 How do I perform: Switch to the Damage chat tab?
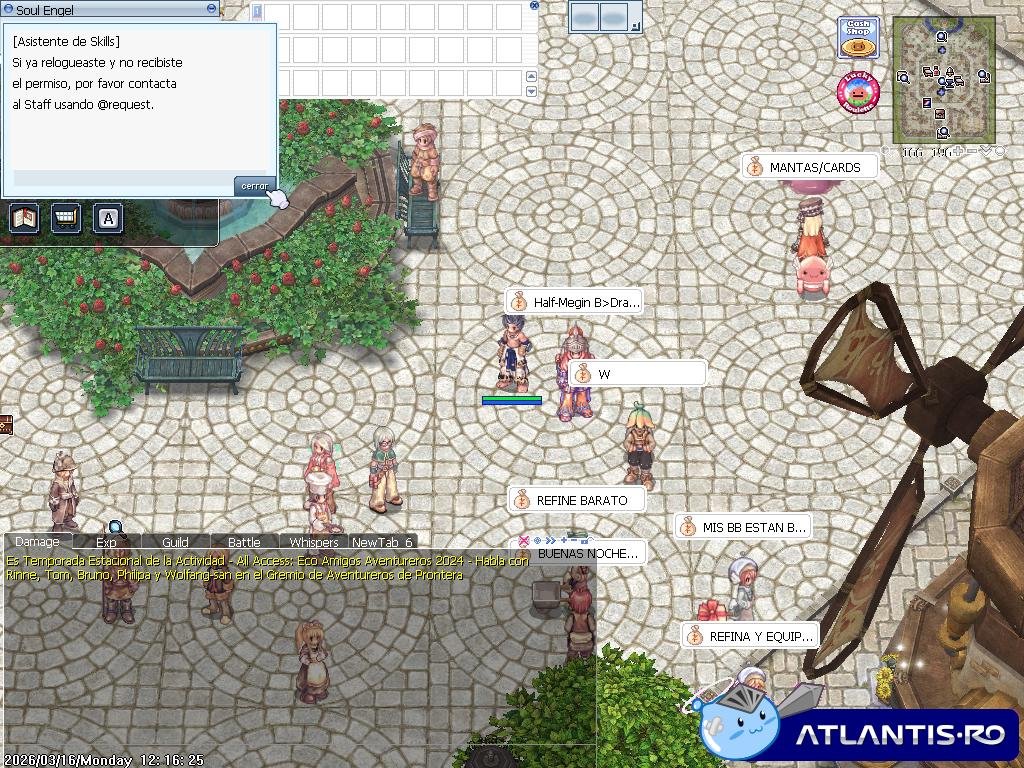click(37, 542)
